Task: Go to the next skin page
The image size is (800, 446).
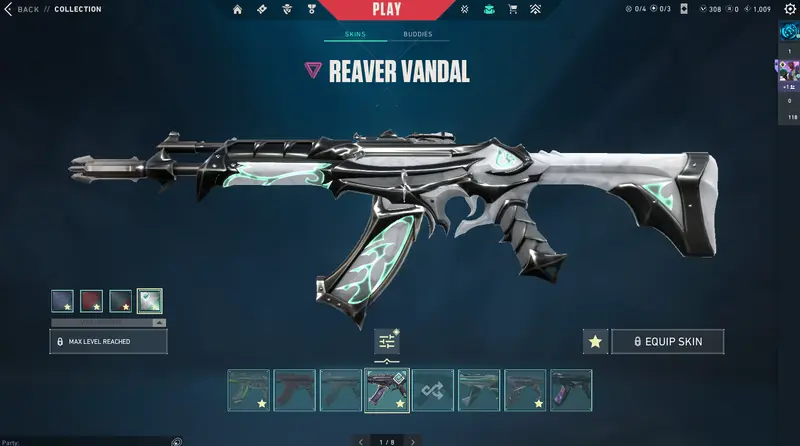Action: click(413, 440)
